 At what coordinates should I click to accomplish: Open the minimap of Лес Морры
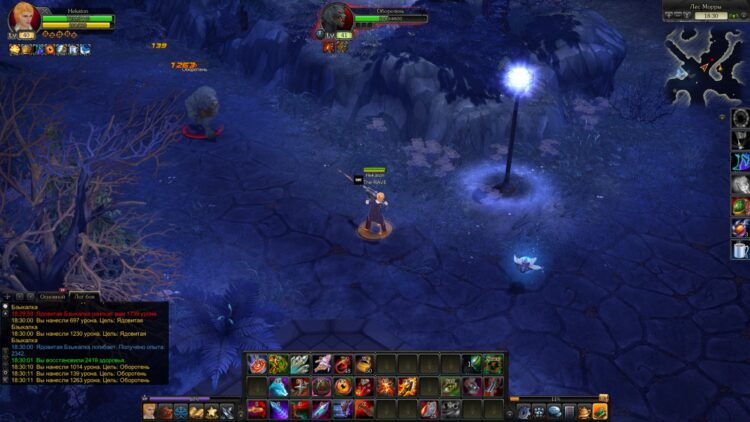705,66
